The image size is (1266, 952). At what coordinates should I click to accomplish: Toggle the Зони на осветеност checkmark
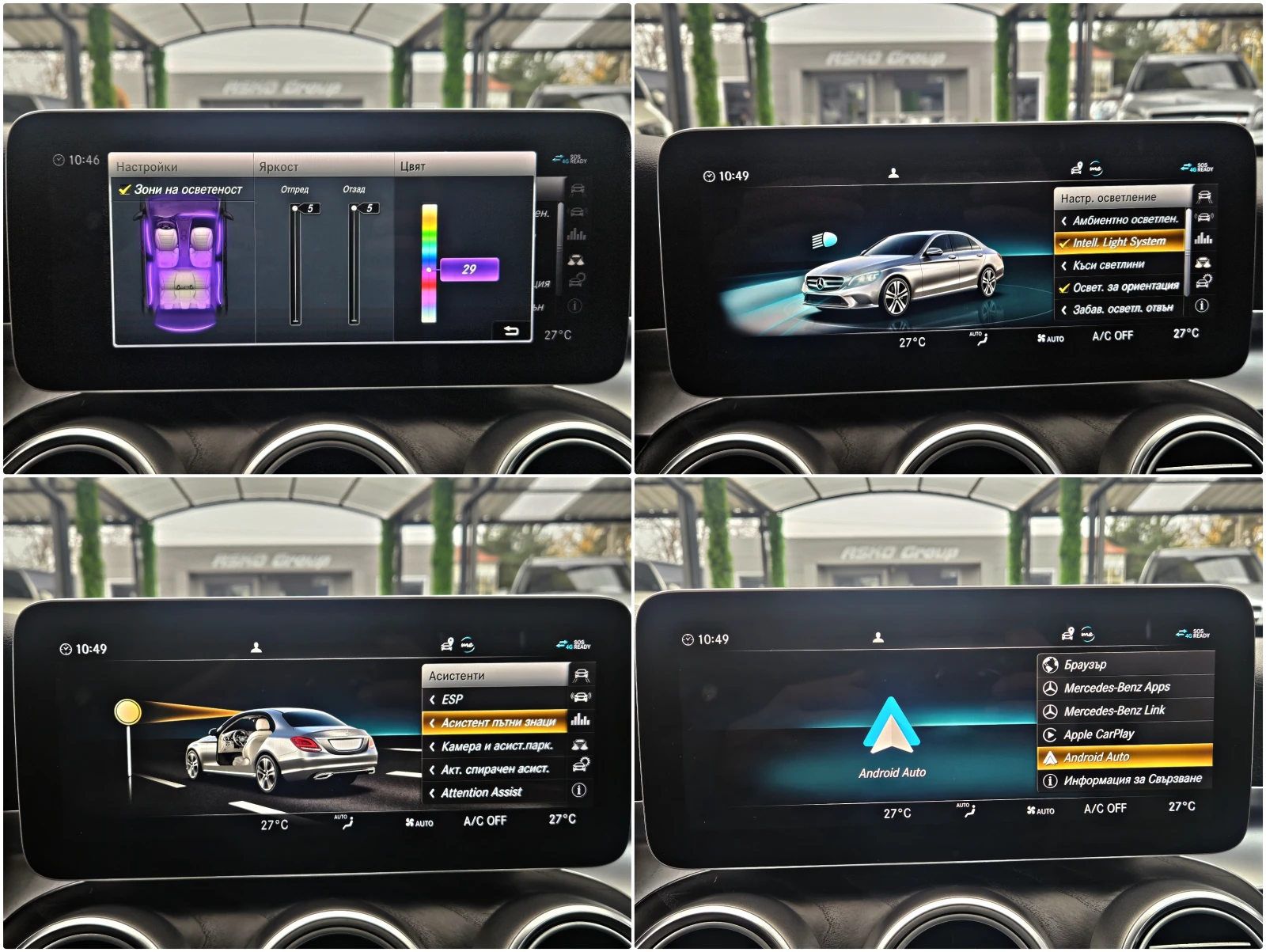(123, 190)
